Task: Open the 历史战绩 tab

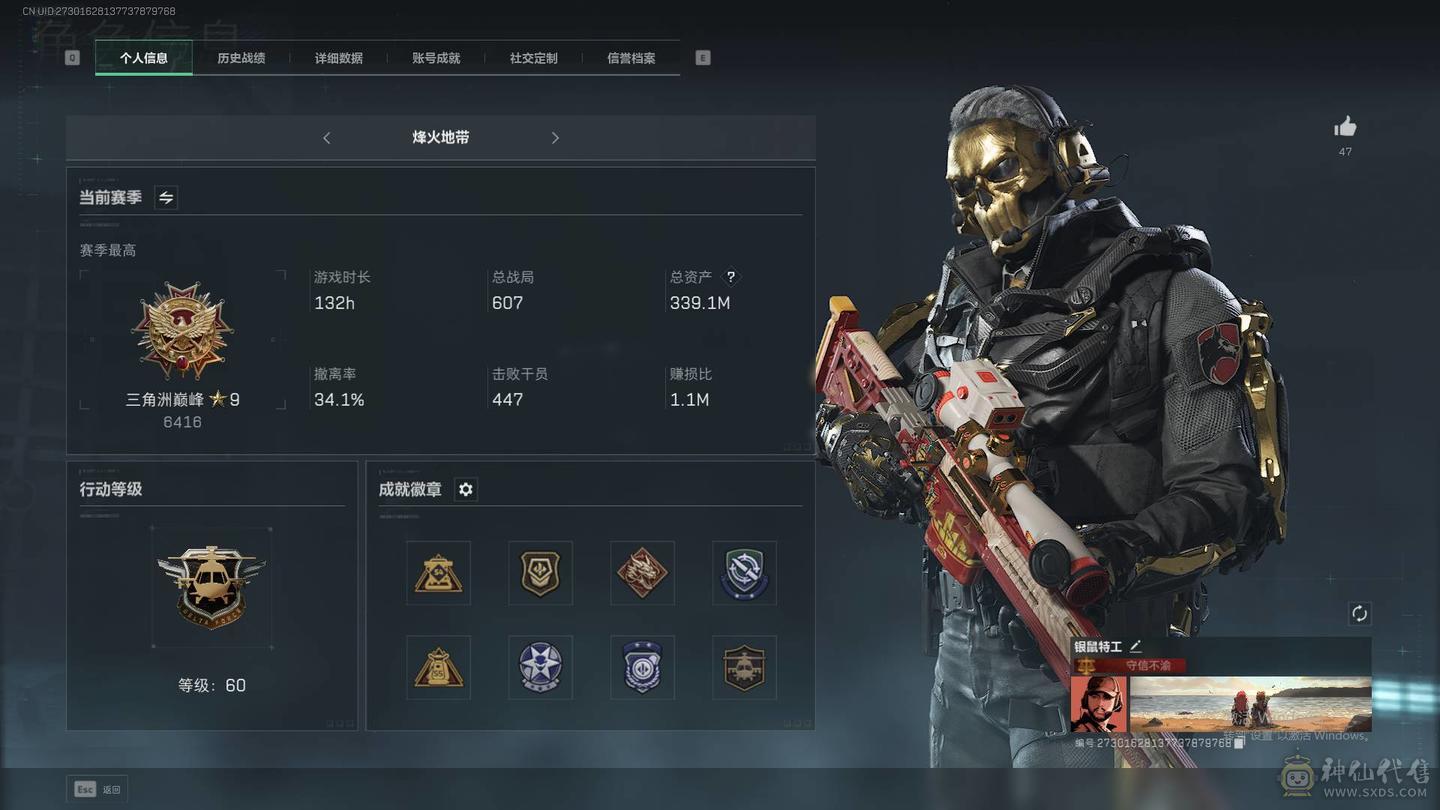Action: (x=241, y=58)
